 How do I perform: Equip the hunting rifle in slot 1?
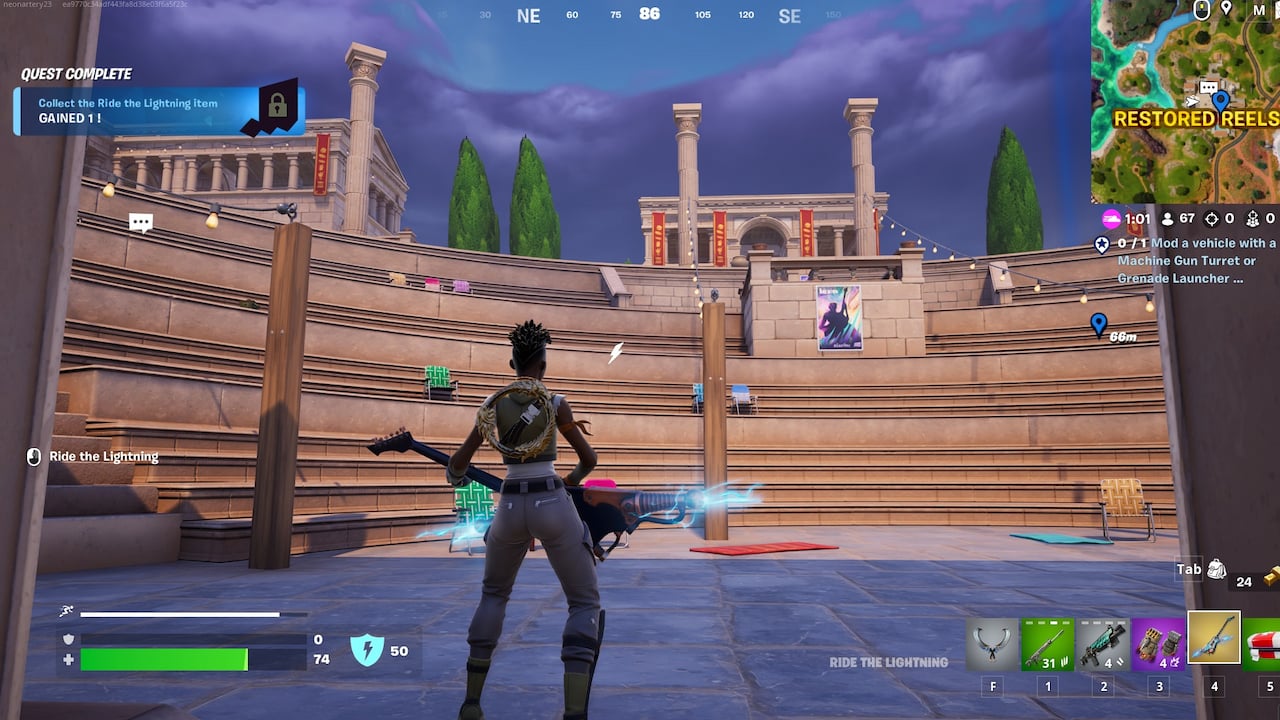1047,640
